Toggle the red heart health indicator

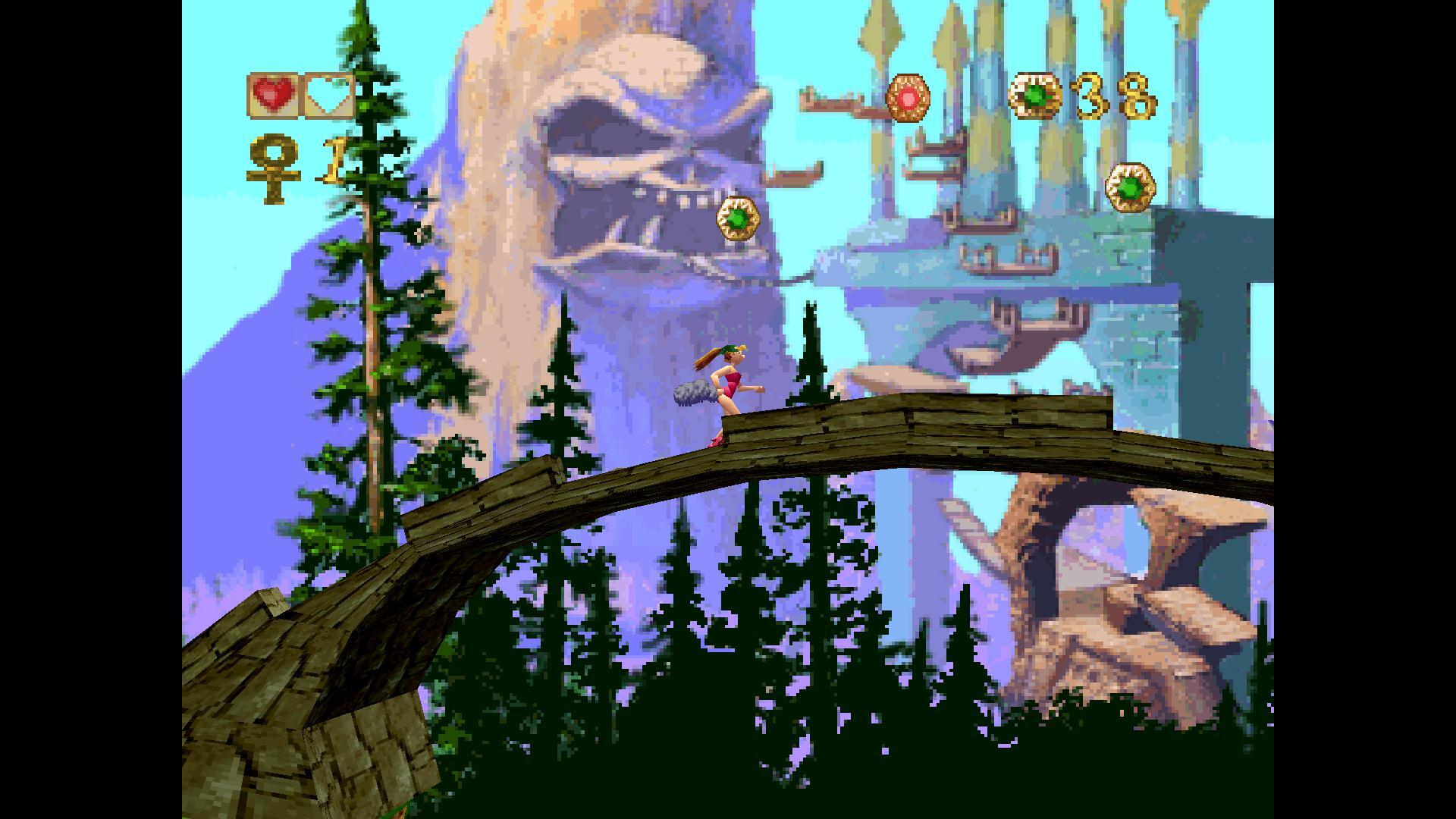(275, 93)
